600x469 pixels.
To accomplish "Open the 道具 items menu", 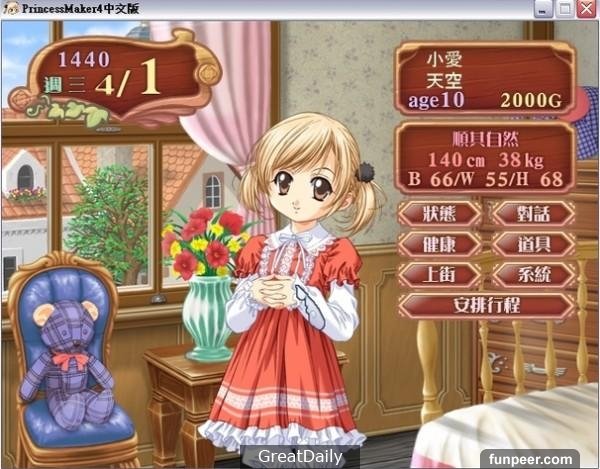I will (x=534, y=244).
